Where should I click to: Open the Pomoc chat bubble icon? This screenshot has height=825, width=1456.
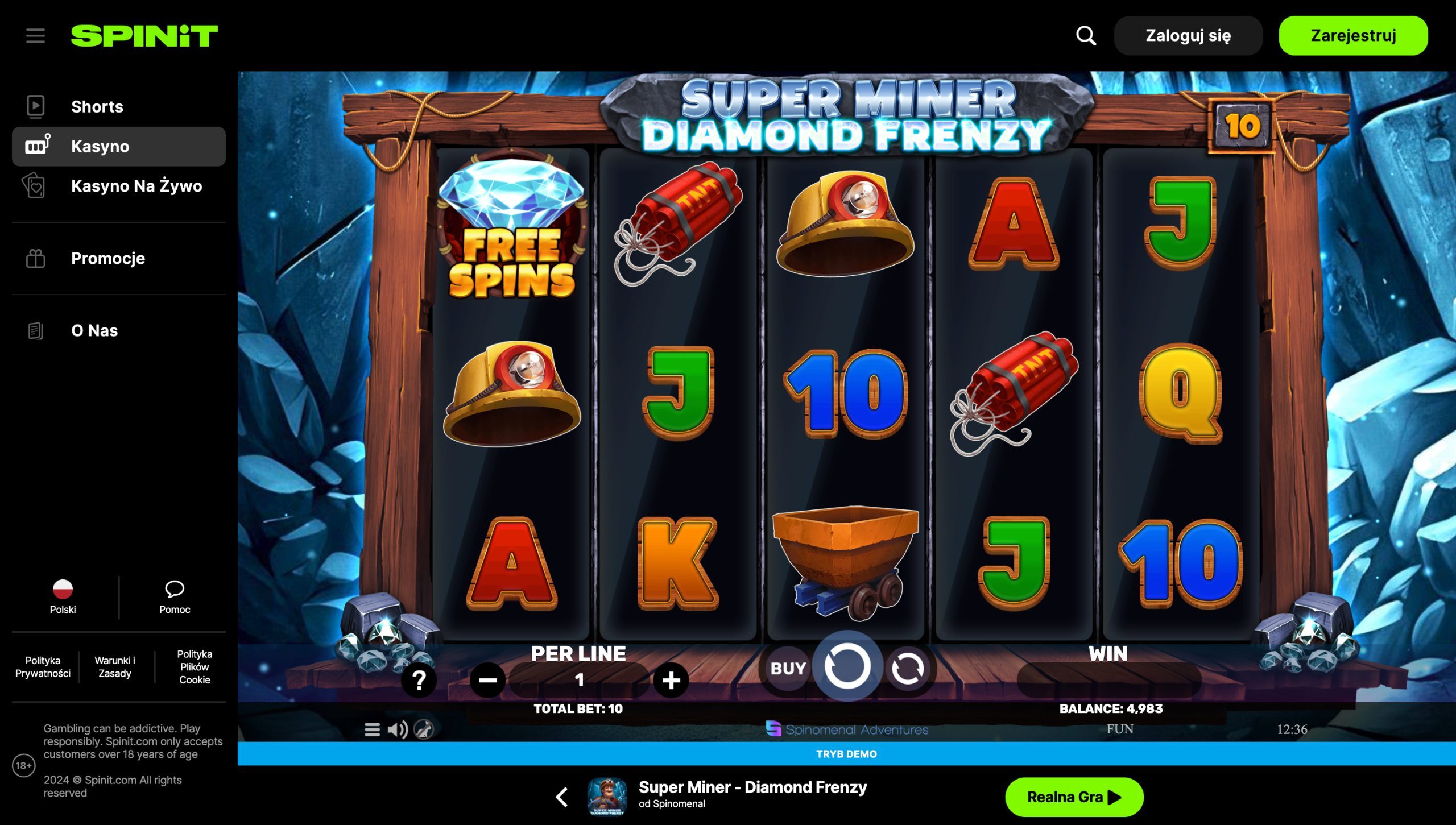tap(175, 590)
